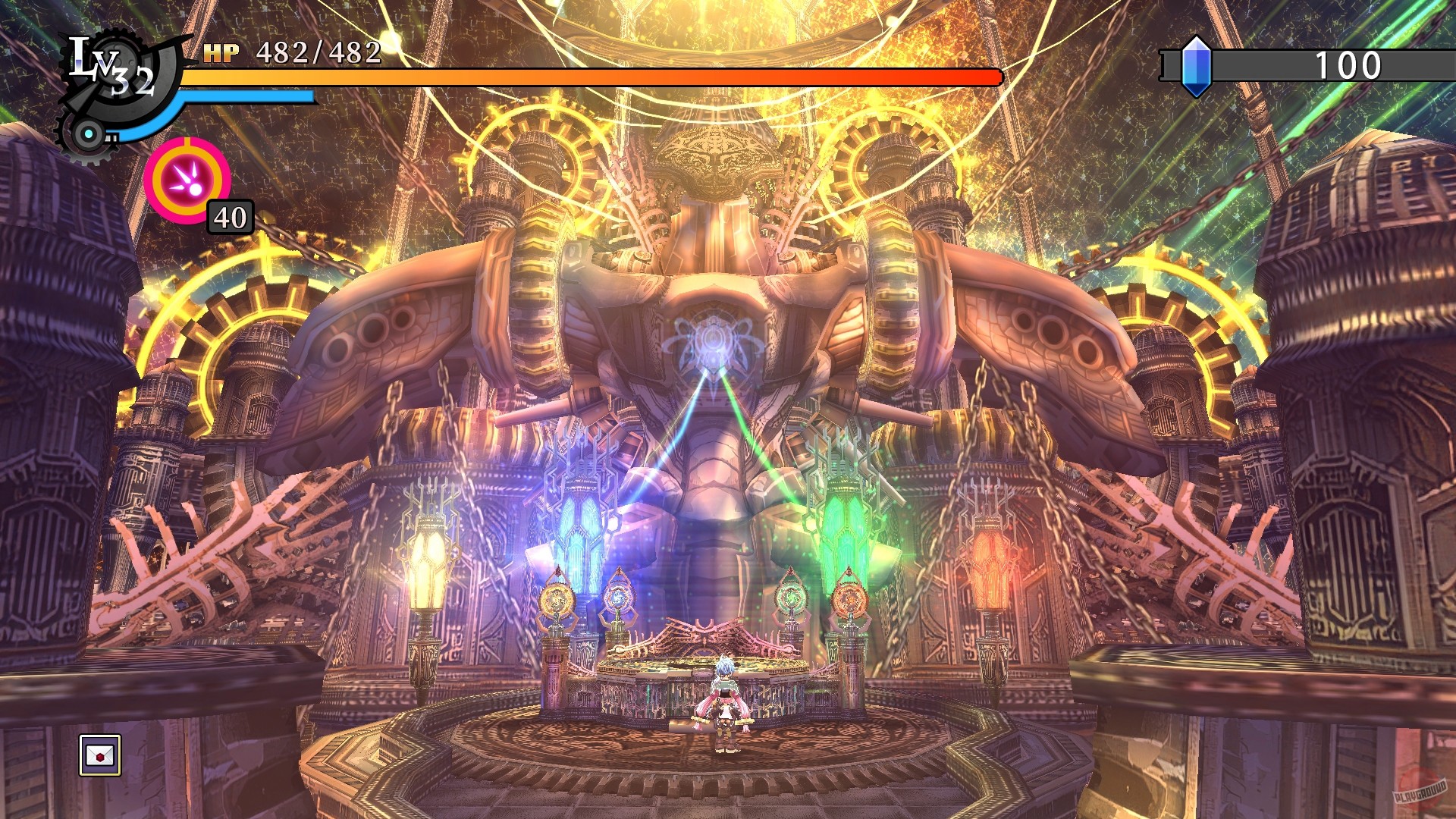1456x819 pixels.
Task: Expand the blue EXP bar below the HP bar
Action: (243, 98)
